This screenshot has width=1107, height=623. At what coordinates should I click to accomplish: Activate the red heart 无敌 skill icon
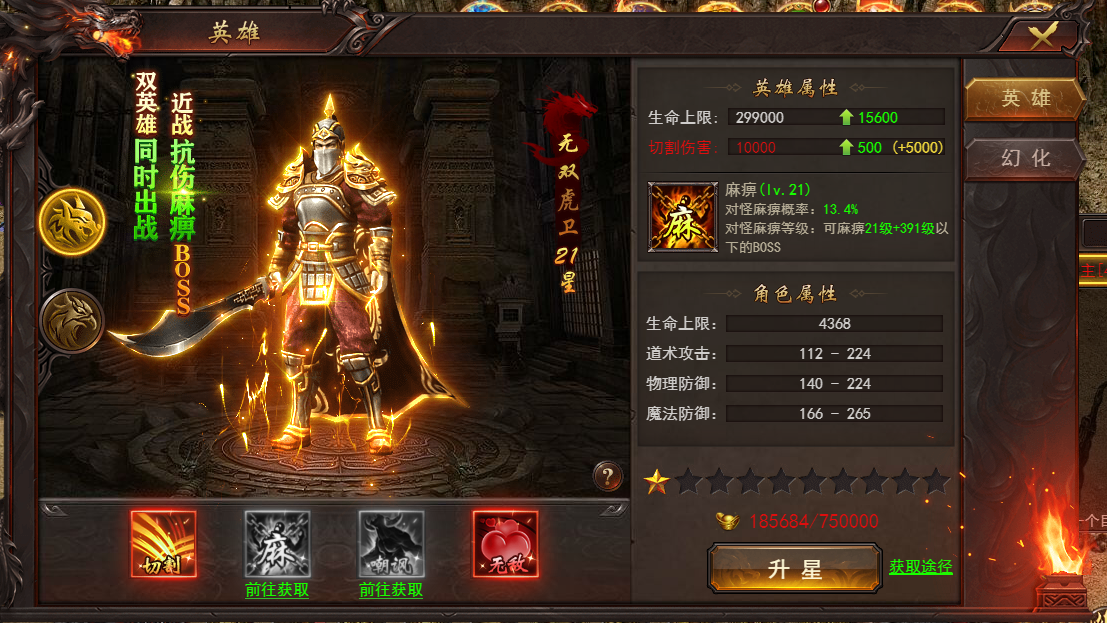pos(505,543)
